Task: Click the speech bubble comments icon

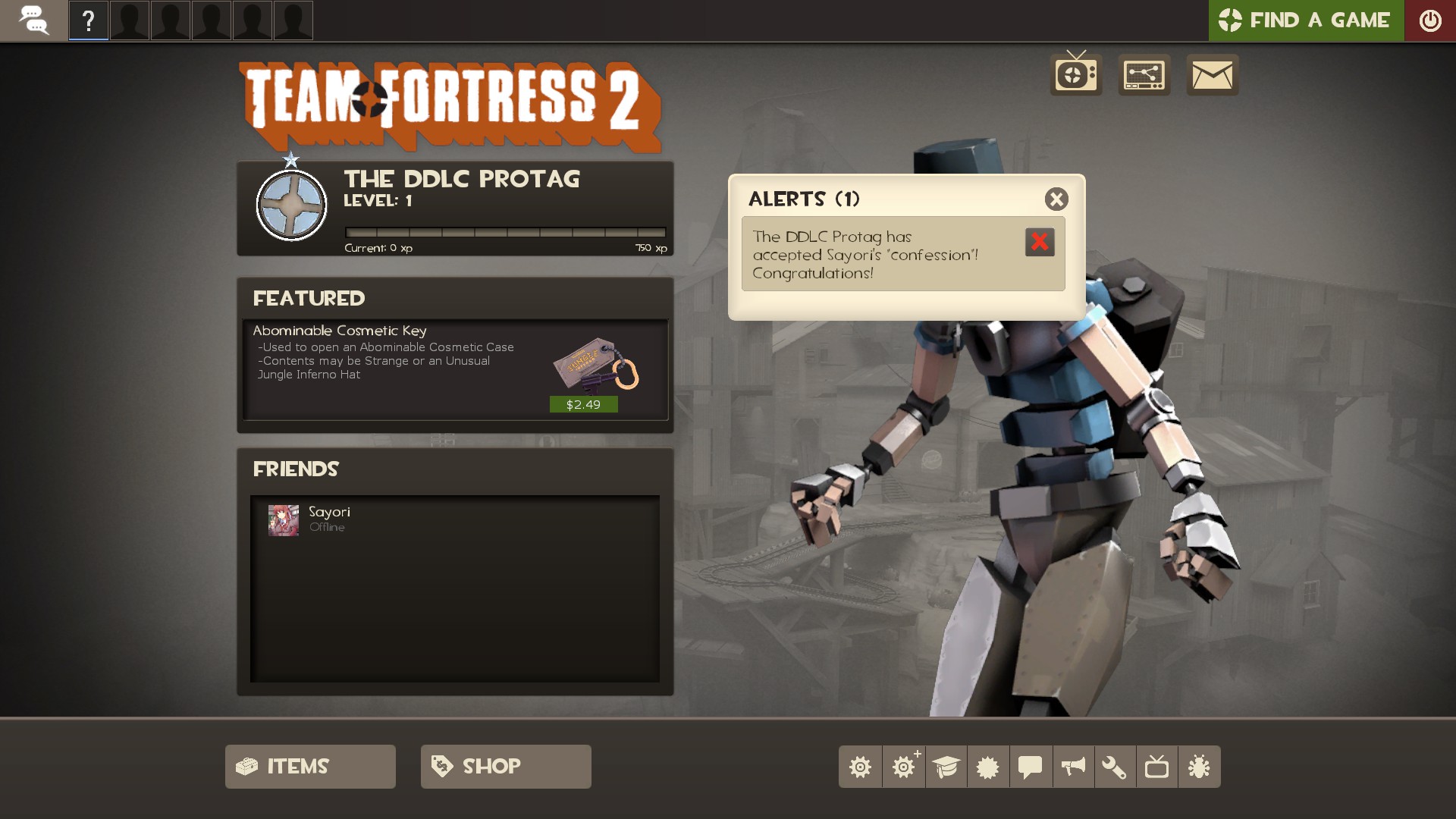Action: pyautogui.click(x=1031, y=767)
